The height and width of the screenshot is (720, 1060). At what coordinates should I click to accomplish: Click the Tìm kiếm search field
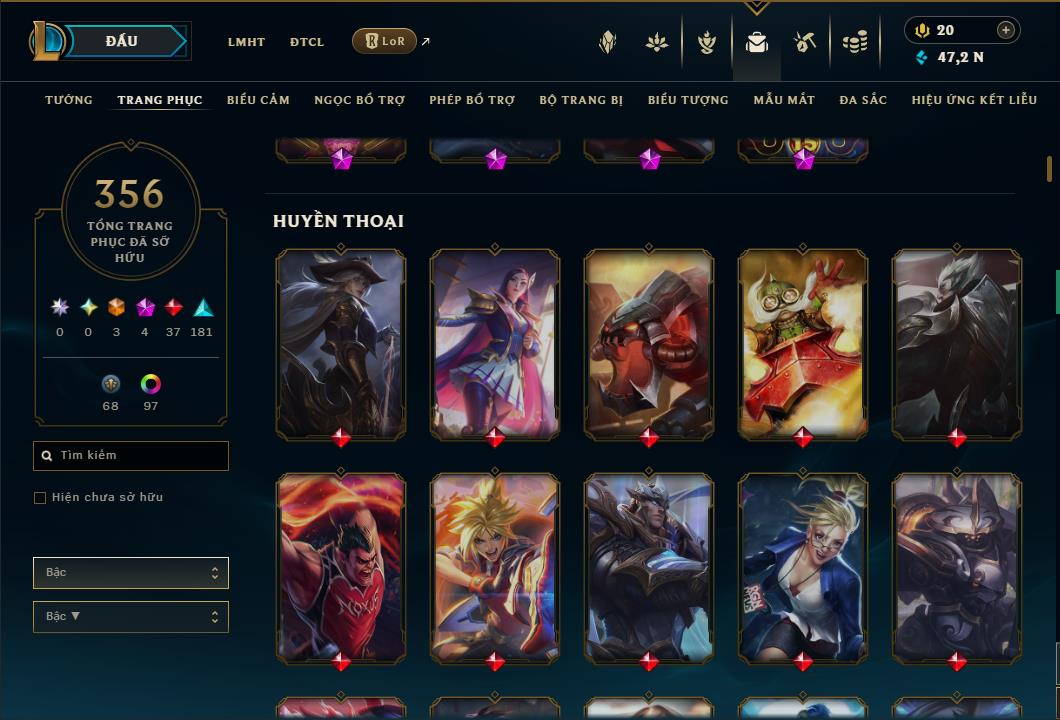click(x=131, y=456)
